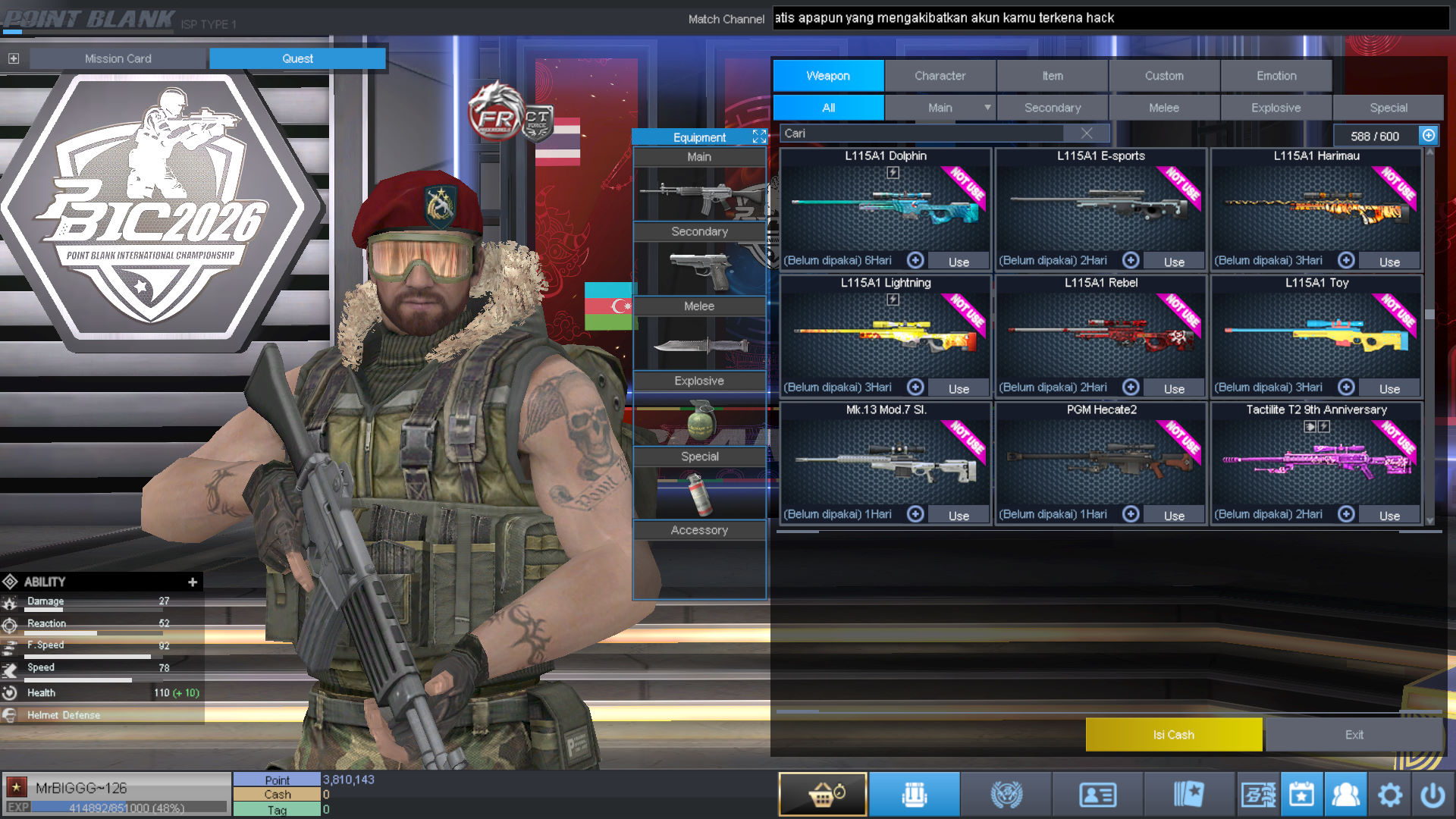Exit the inventory screen
This screenshot has width=1456, height=819.
point(1354,734)
